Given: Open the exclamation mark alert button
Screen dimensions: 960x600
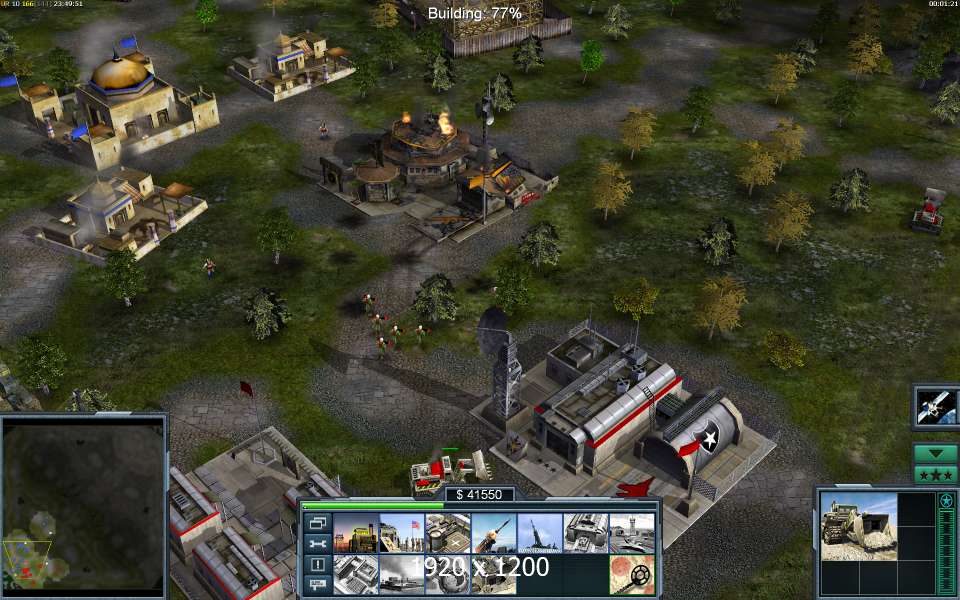Looking at the screenshot, I should [317, 565].
